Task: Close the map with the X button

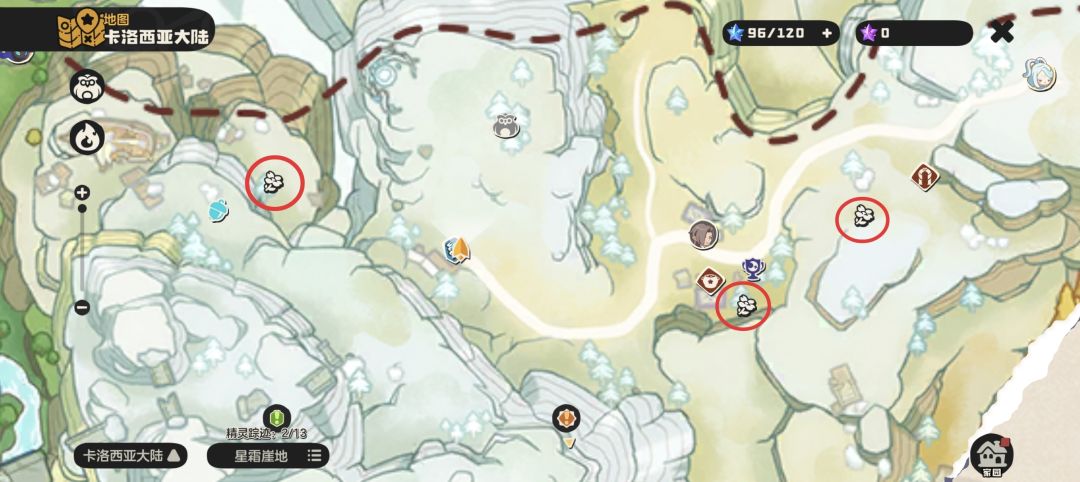Action: coord(1001,33)
